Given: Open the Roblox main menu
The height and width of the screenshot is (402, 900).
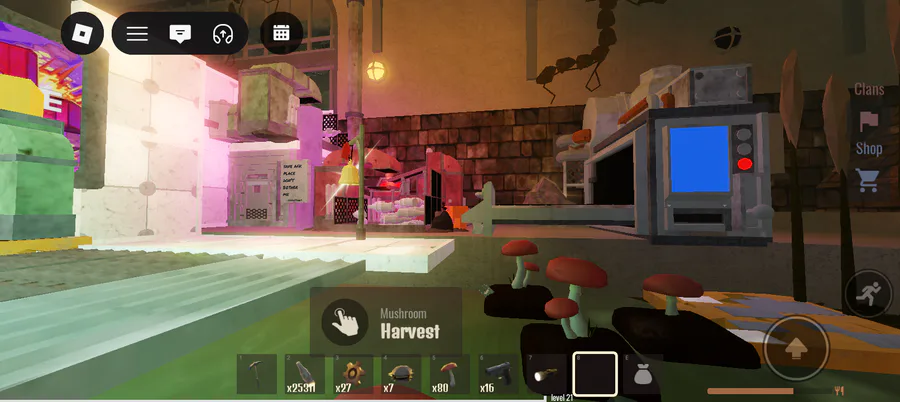Looking at the screenshot, I should (x=82, y=34).
